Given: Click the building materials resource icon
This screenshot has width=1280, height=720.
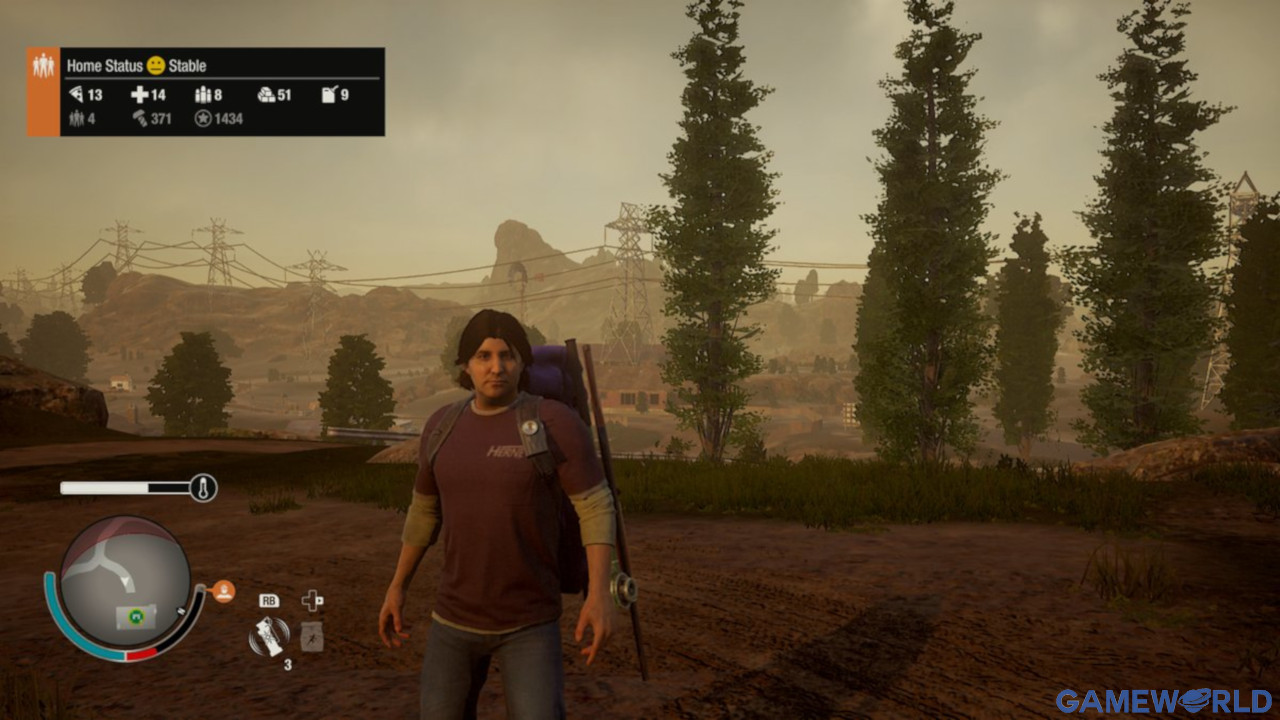Looking at the screenshot, I should click(x=266, y=95).
